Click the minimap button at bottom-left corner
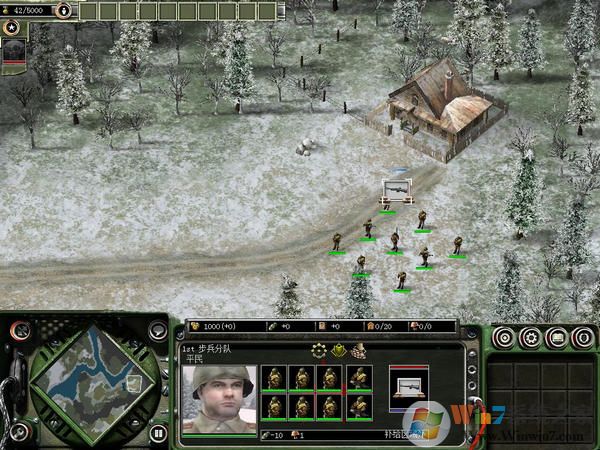Screen dimensions: 600x450 tap(22, 433)
